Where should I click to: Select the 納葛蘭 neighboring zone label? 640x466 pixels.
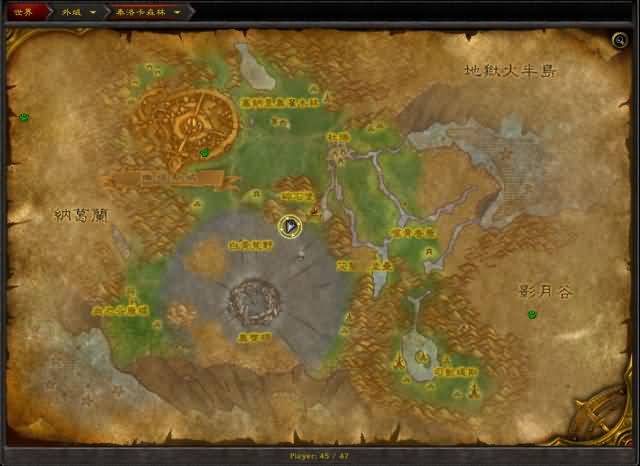coord(81,215)
